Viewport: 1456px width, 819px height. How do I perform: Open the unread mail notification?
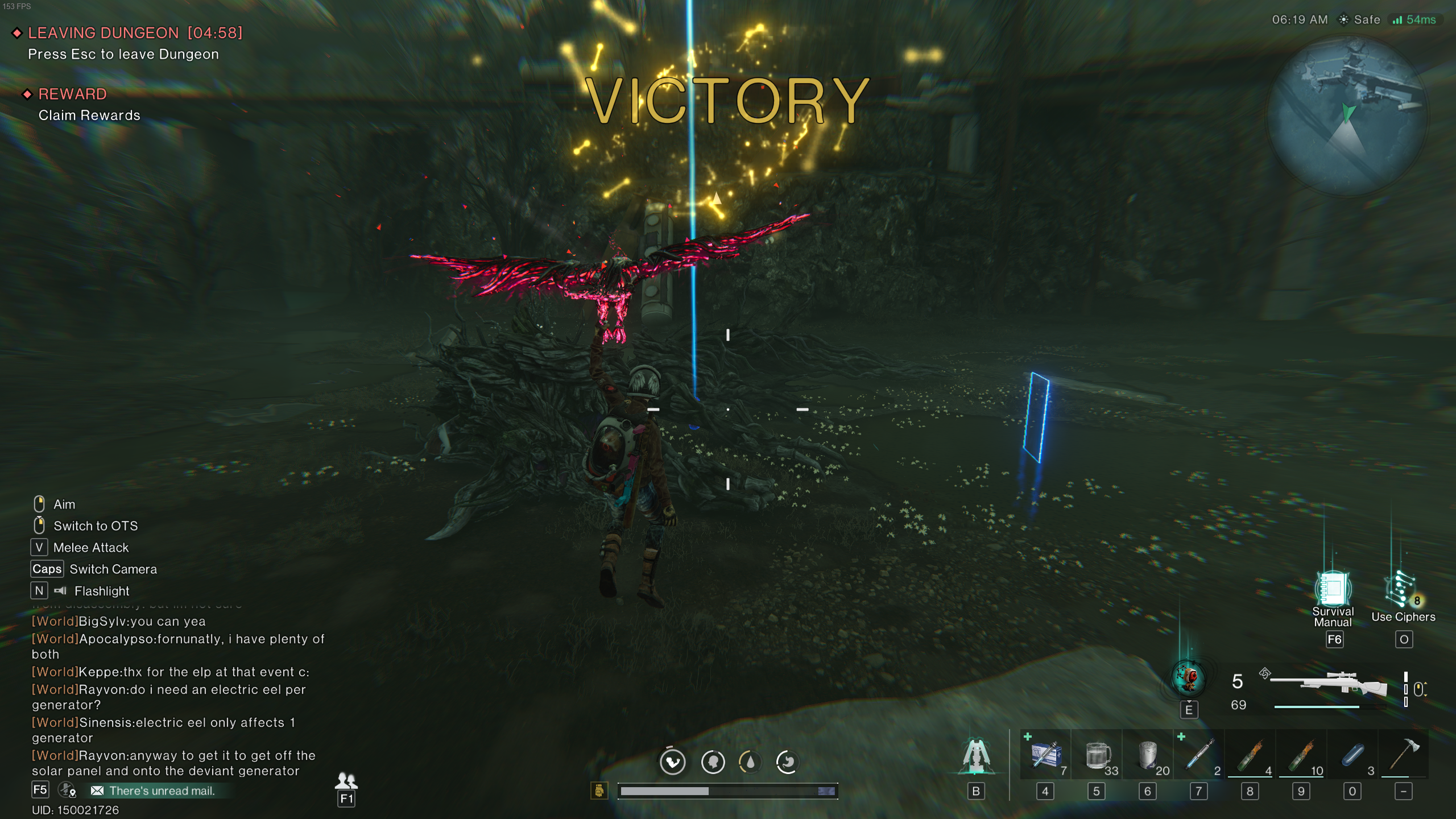click(x=155, y=790)
